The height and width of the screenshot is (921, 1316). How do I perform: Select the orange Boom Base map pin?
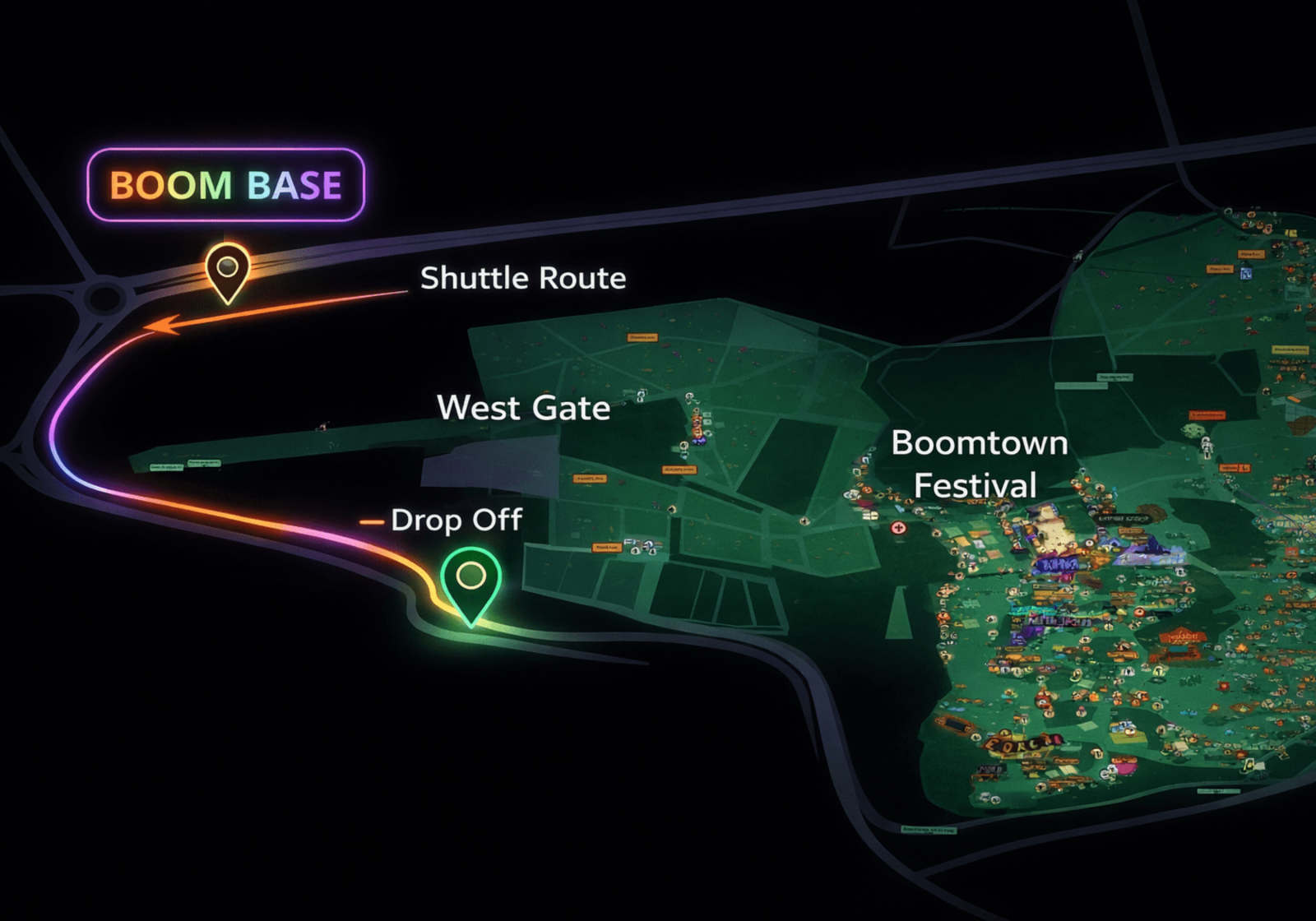pos(227,269)
